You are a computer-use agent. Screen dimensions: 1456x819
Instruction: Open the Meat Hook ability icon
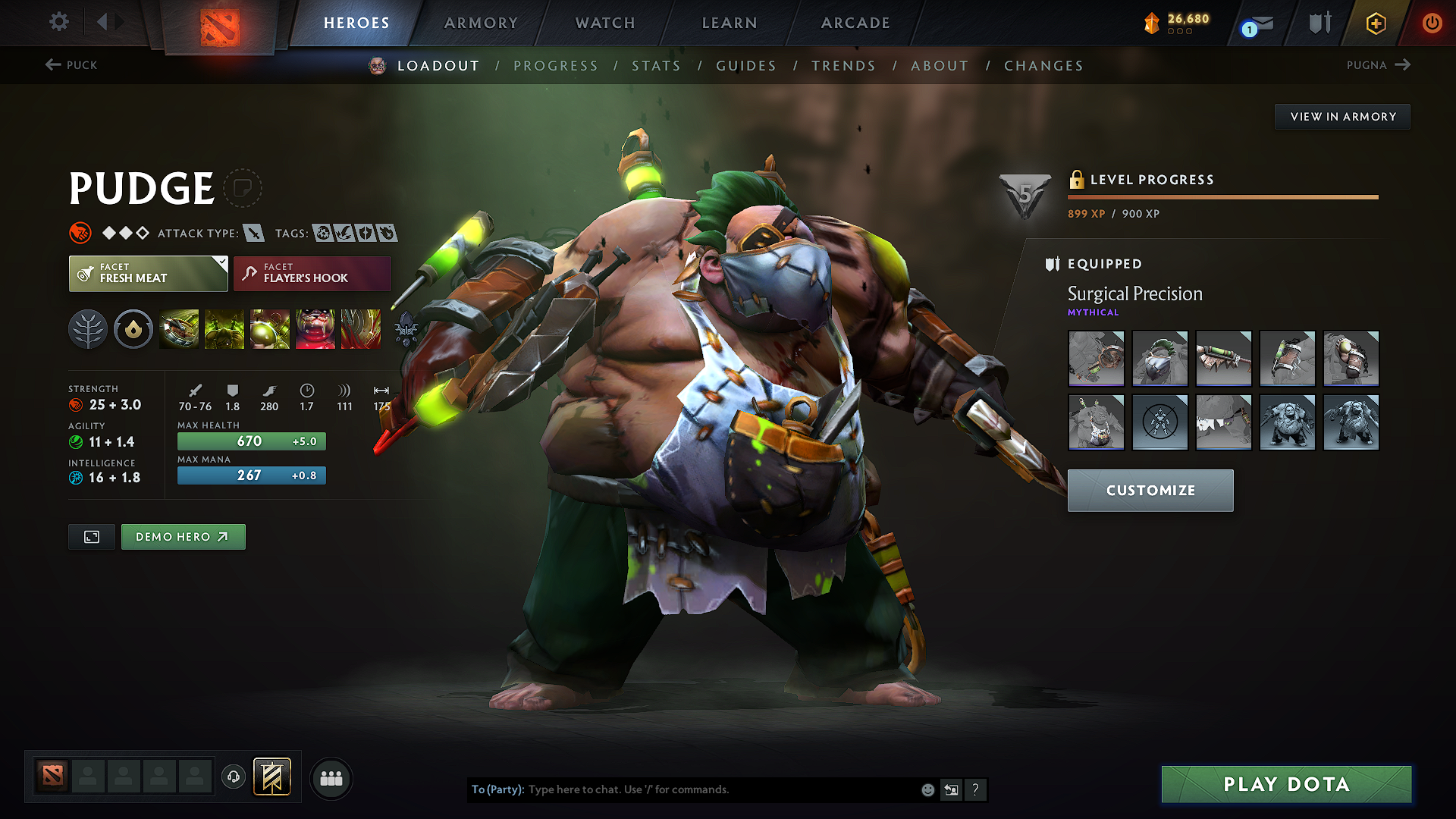click(180, 328)
